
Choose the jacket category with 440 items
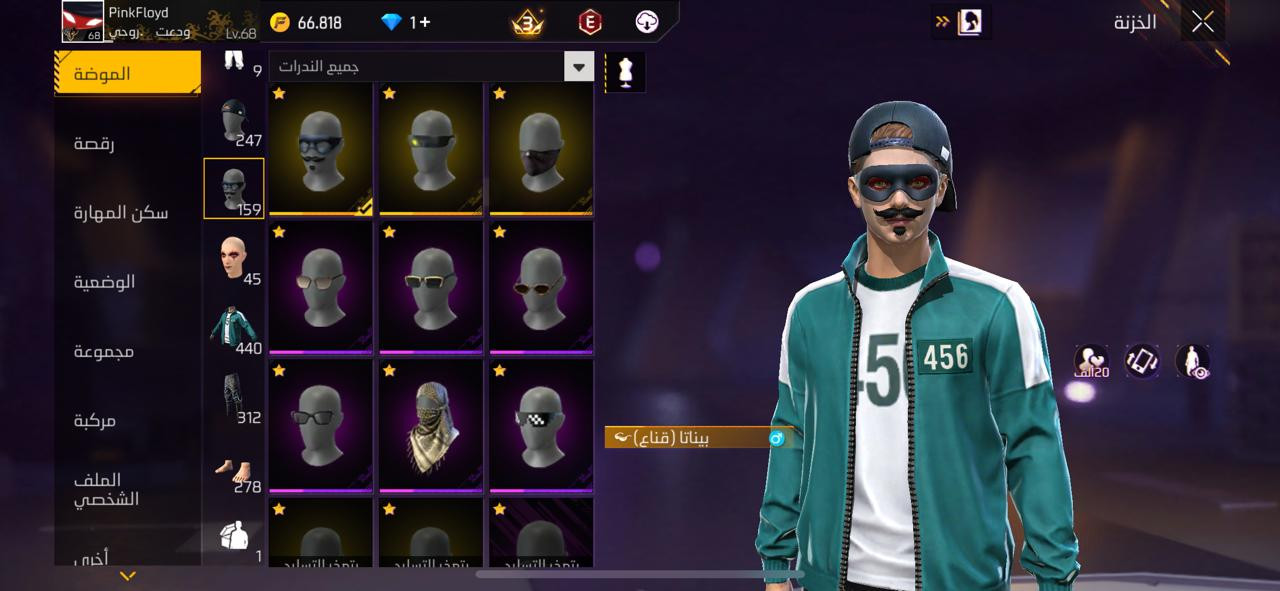click(234, 328)
